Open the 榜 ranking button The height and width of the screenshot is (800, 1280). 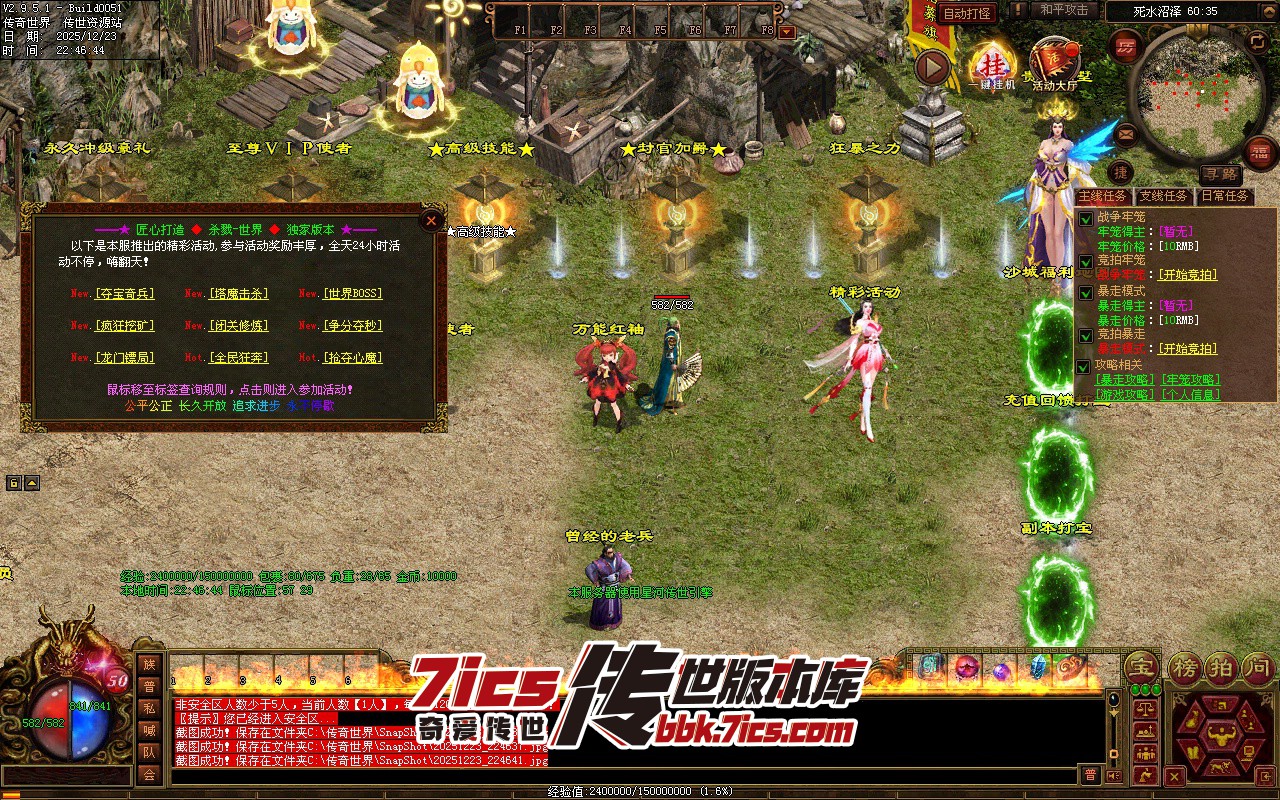tap(1185, 667)
